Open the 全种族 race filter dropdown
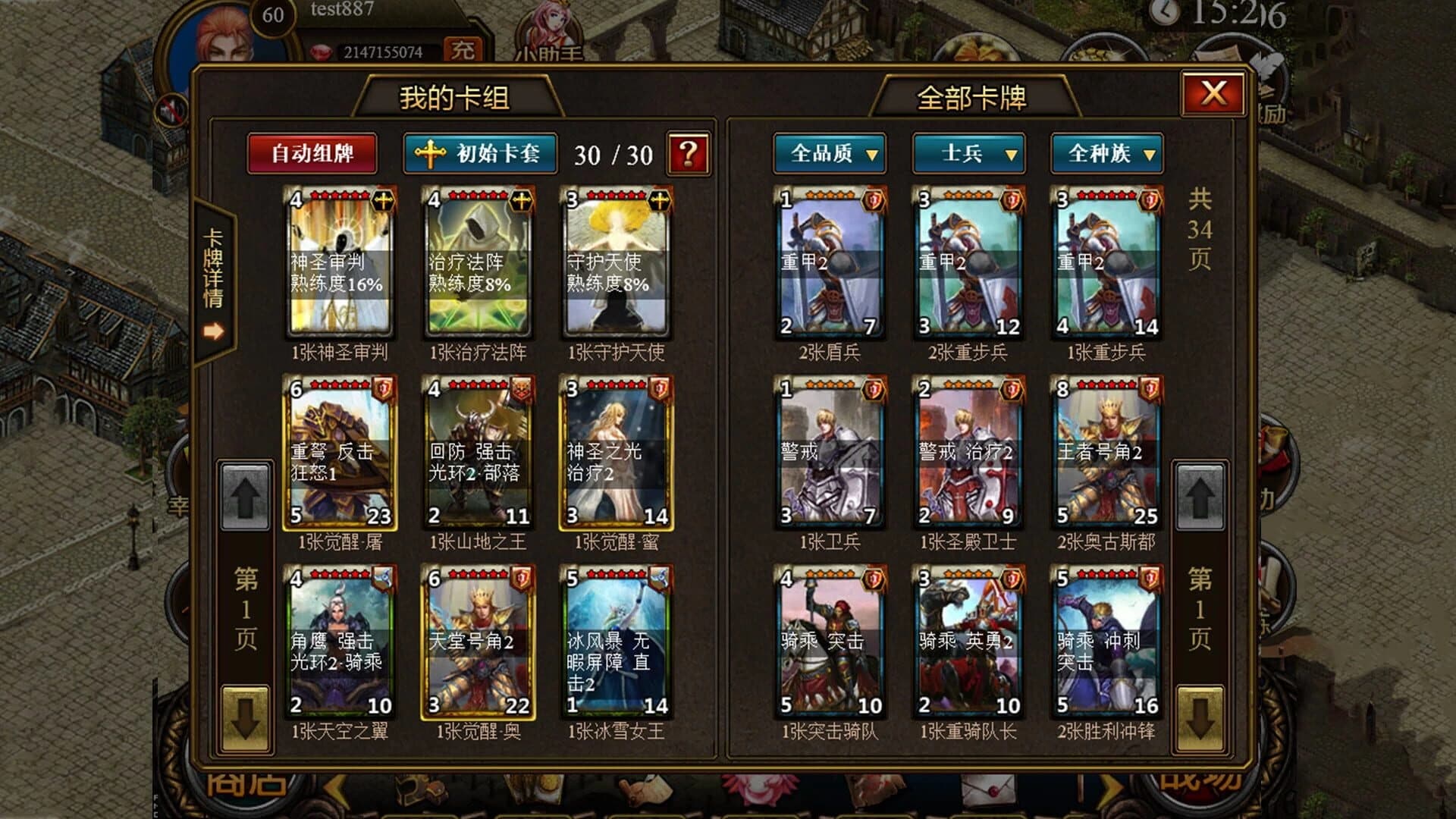1456x819 pixels. click(1107, 155)
